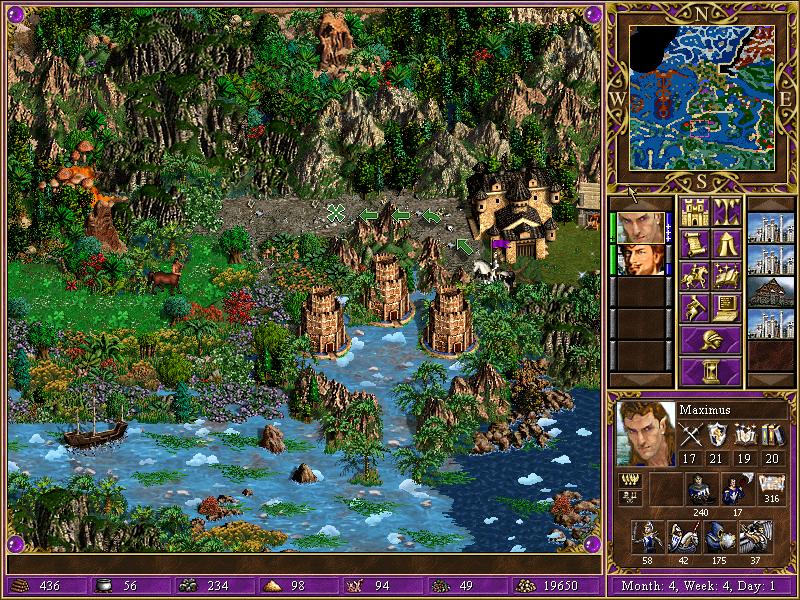This screenshot has height=600, width=800.
Task: Open the Quest Log scroll button
Action: pos(694,245)
